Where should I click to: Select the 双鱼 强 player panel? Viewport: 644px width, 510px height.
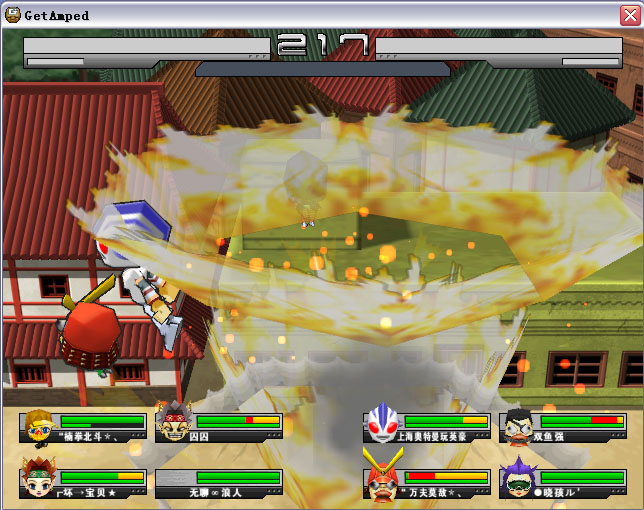tap(563, 427)
